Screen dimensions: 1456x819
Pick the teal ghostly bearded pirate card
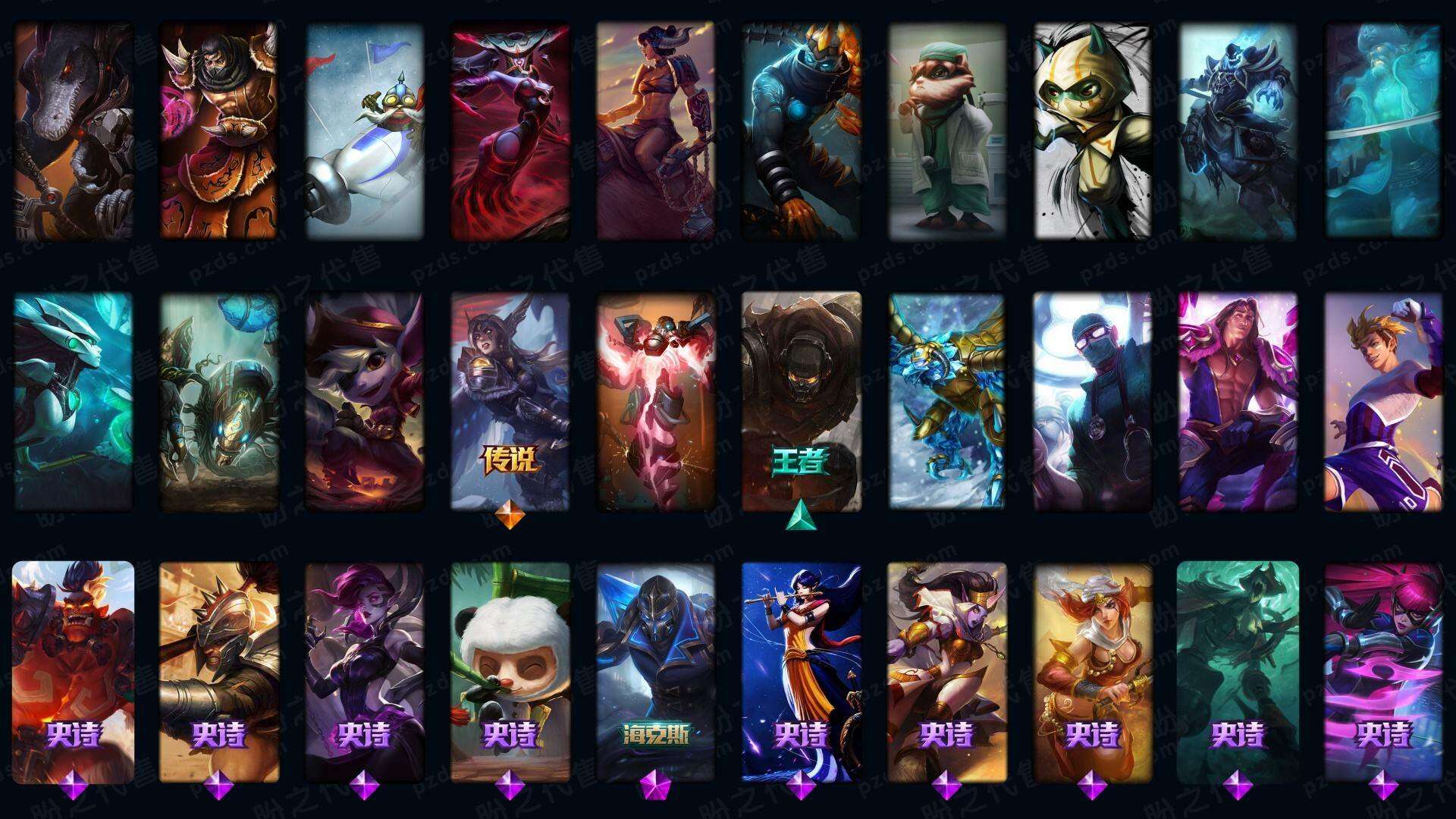tap(1384, 133)
